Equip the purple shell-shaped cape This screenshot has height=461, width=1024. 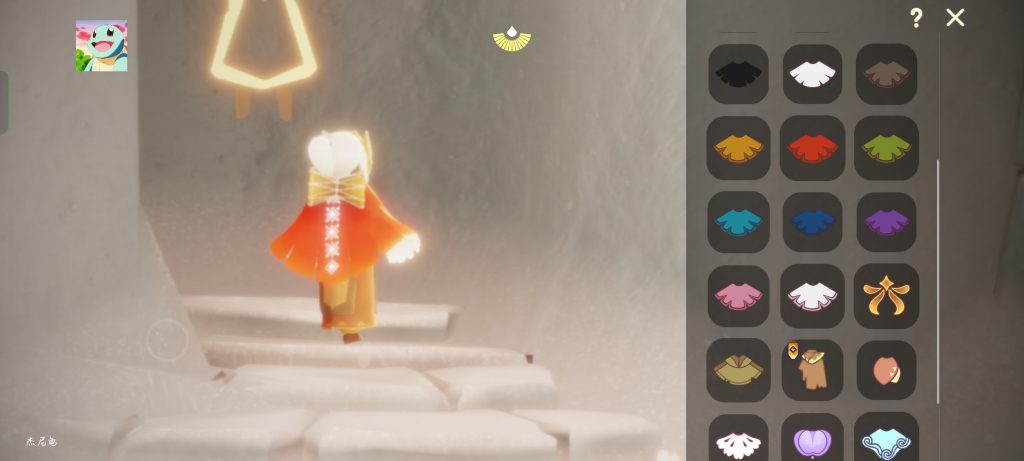[812, 440]
